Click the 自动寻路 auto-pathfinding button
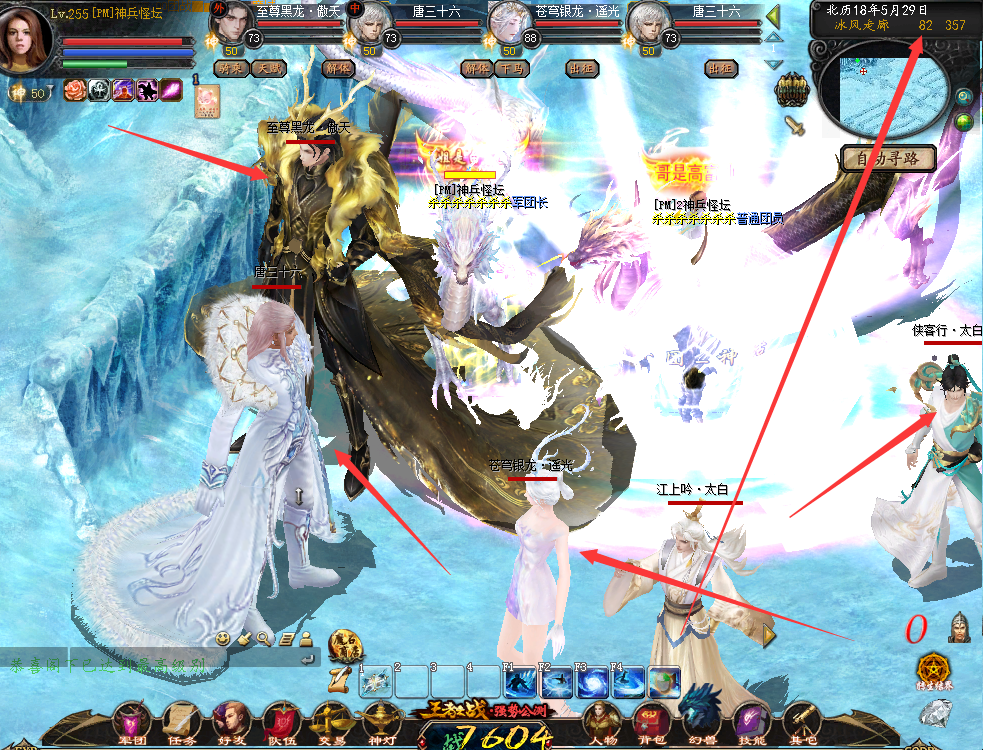This screenshot has height=750, width=983. [x=888, y=158]
